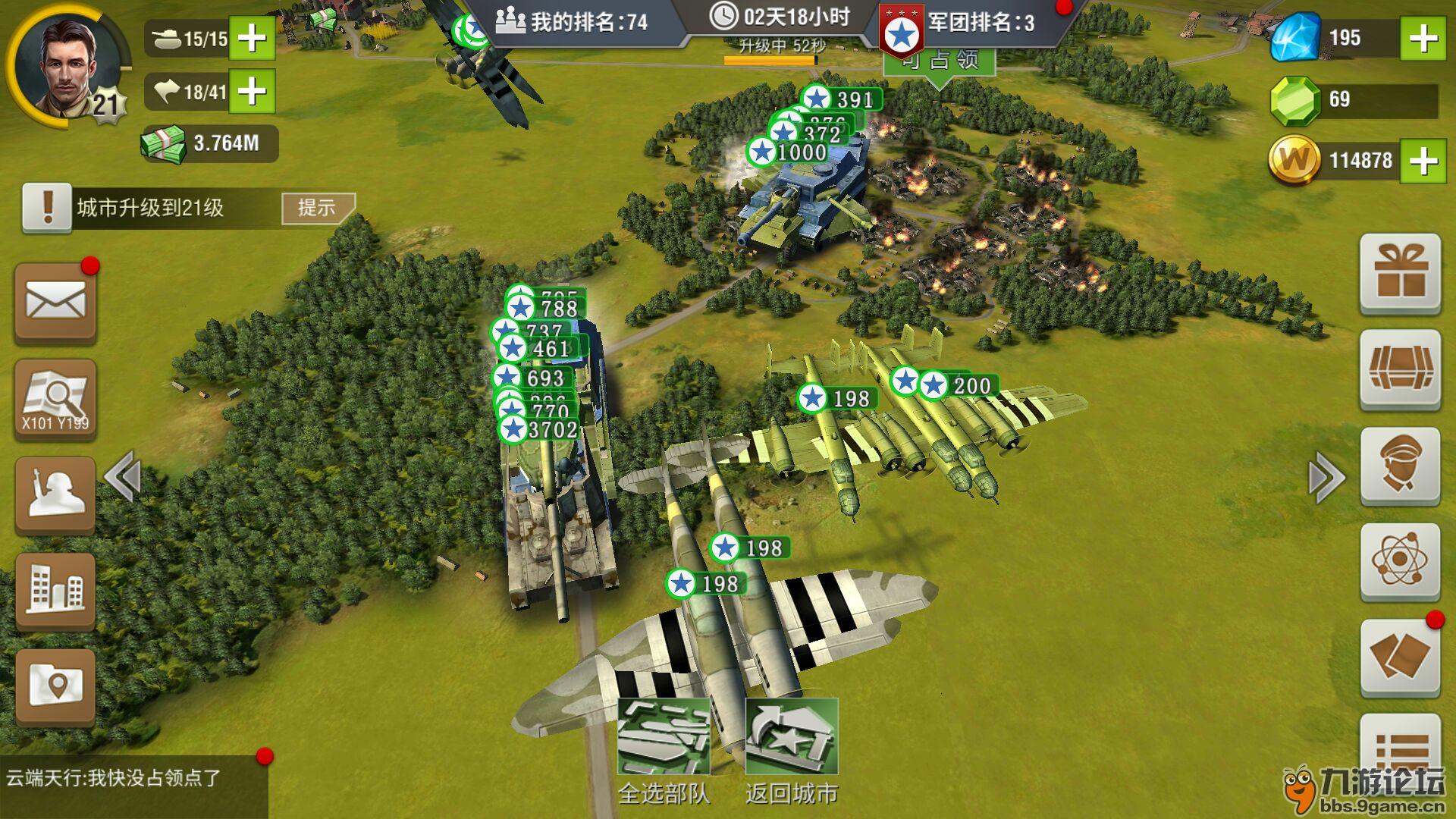
Task: Buy more blue diamonds
Action: click(x=1423, y=38)
